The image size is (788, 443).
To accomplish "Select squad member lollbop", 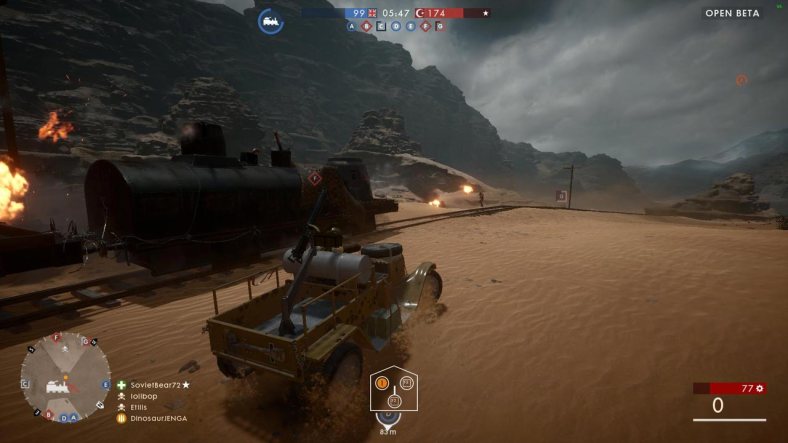I will tap(146, 396).
